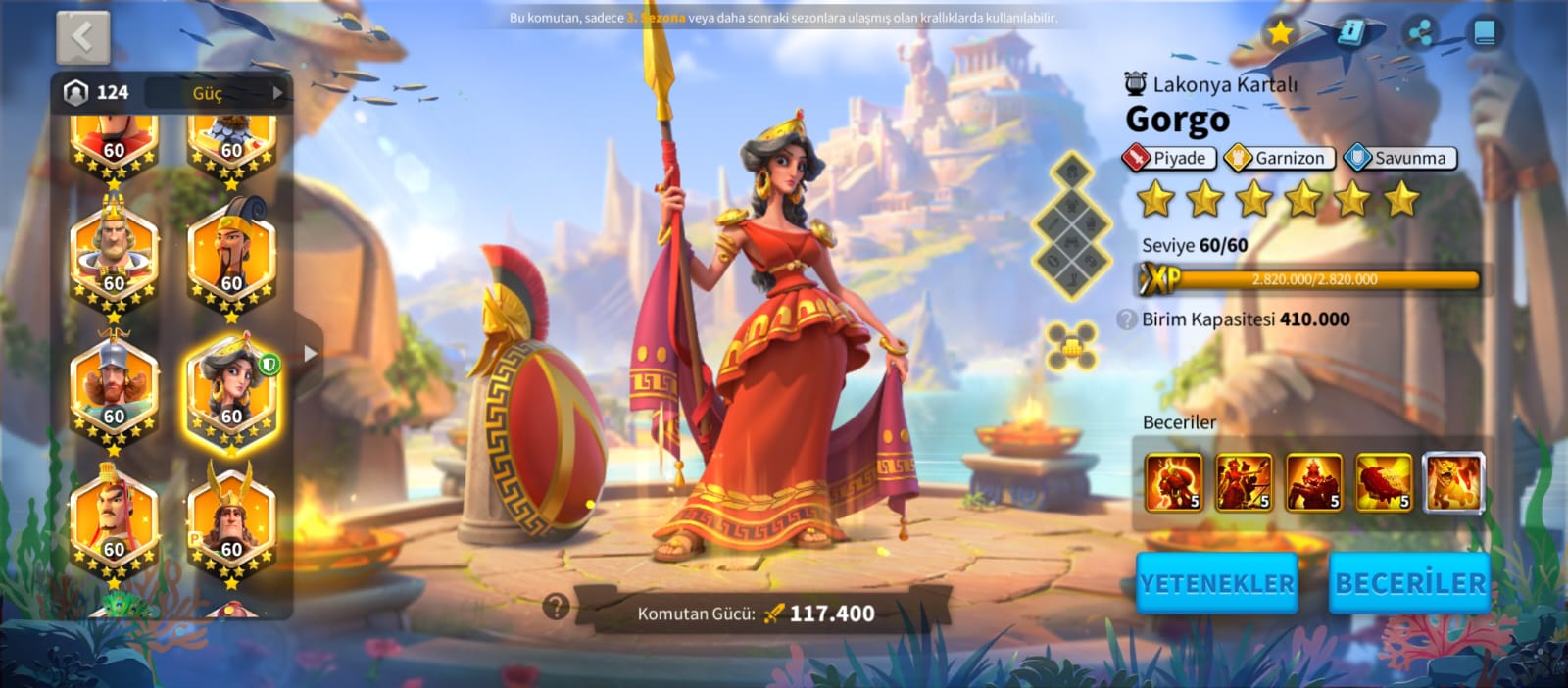
Task: Select the skill showing a seated queen
Action: (1314, 483)
